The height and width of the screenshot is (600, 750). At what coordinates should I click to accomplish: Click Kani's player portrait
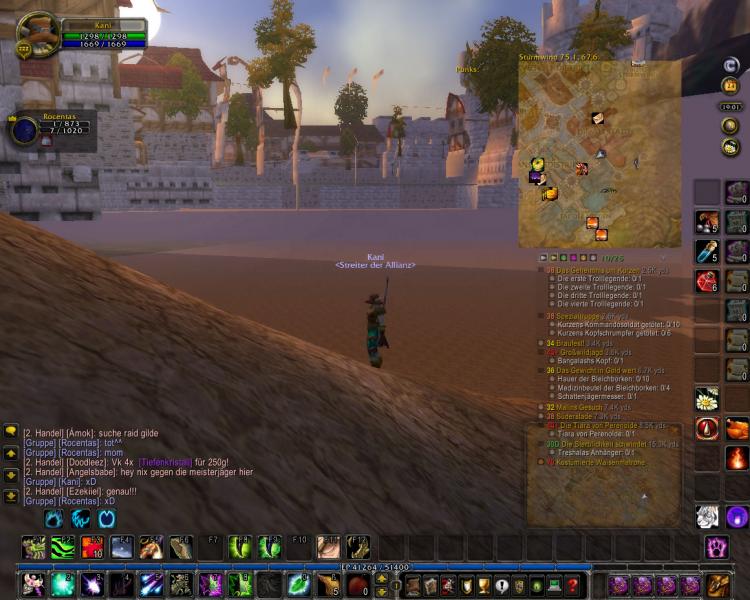[x=40, y=34]
